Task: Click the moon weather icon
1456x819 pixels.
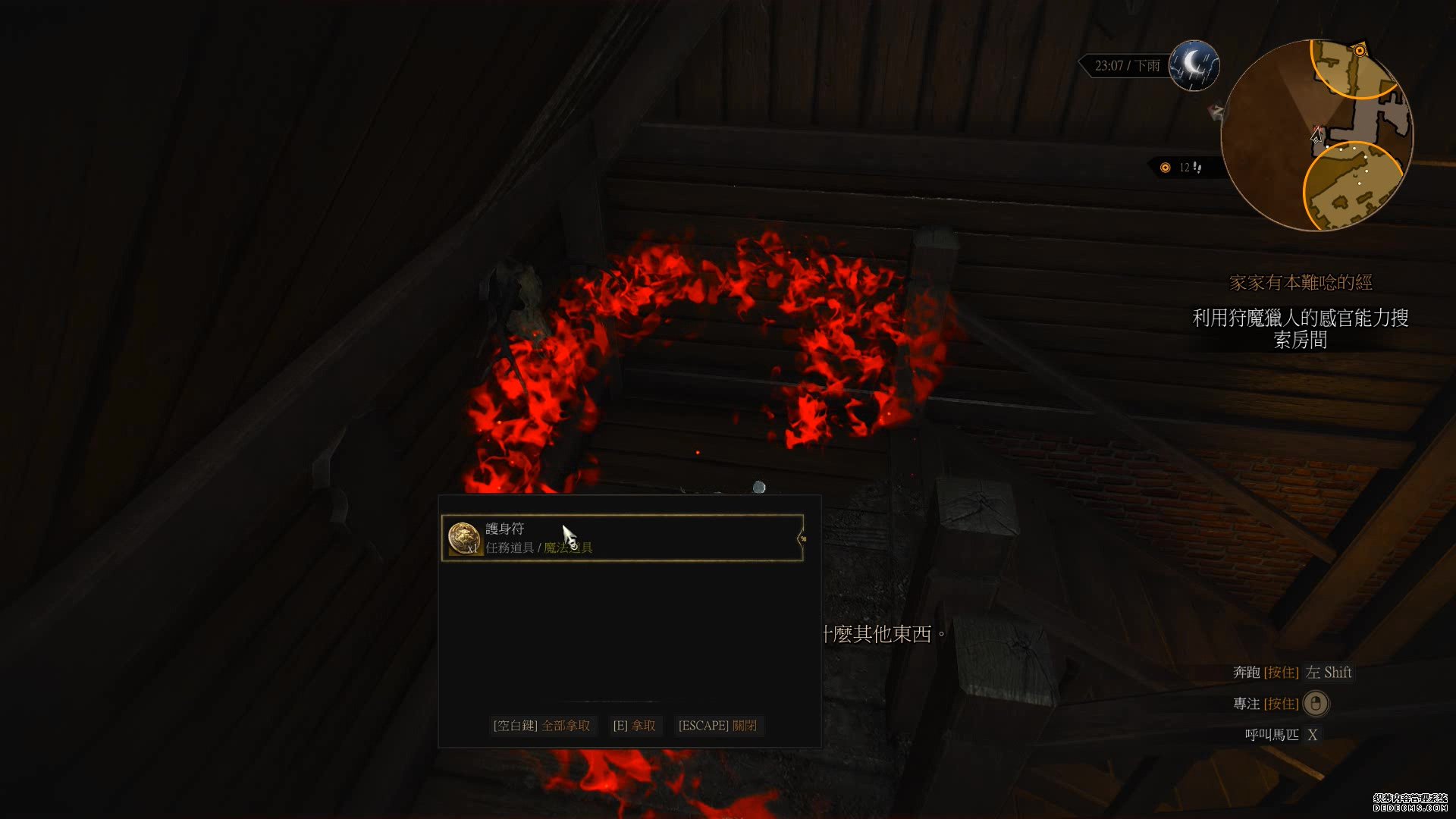Action: [1194, 65]
